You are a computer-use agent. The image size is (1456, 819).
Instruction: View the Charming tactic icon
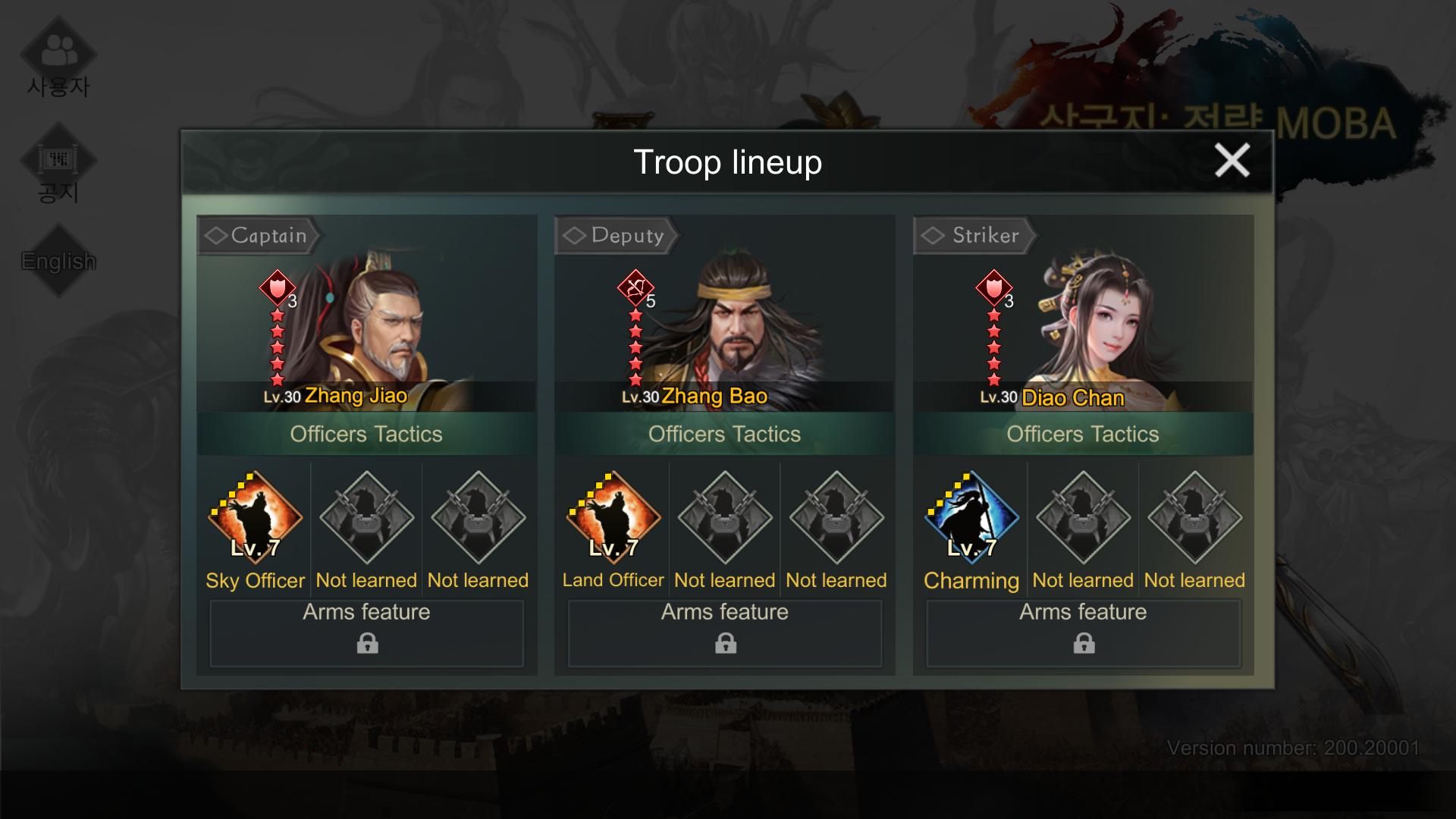[971, 518]
